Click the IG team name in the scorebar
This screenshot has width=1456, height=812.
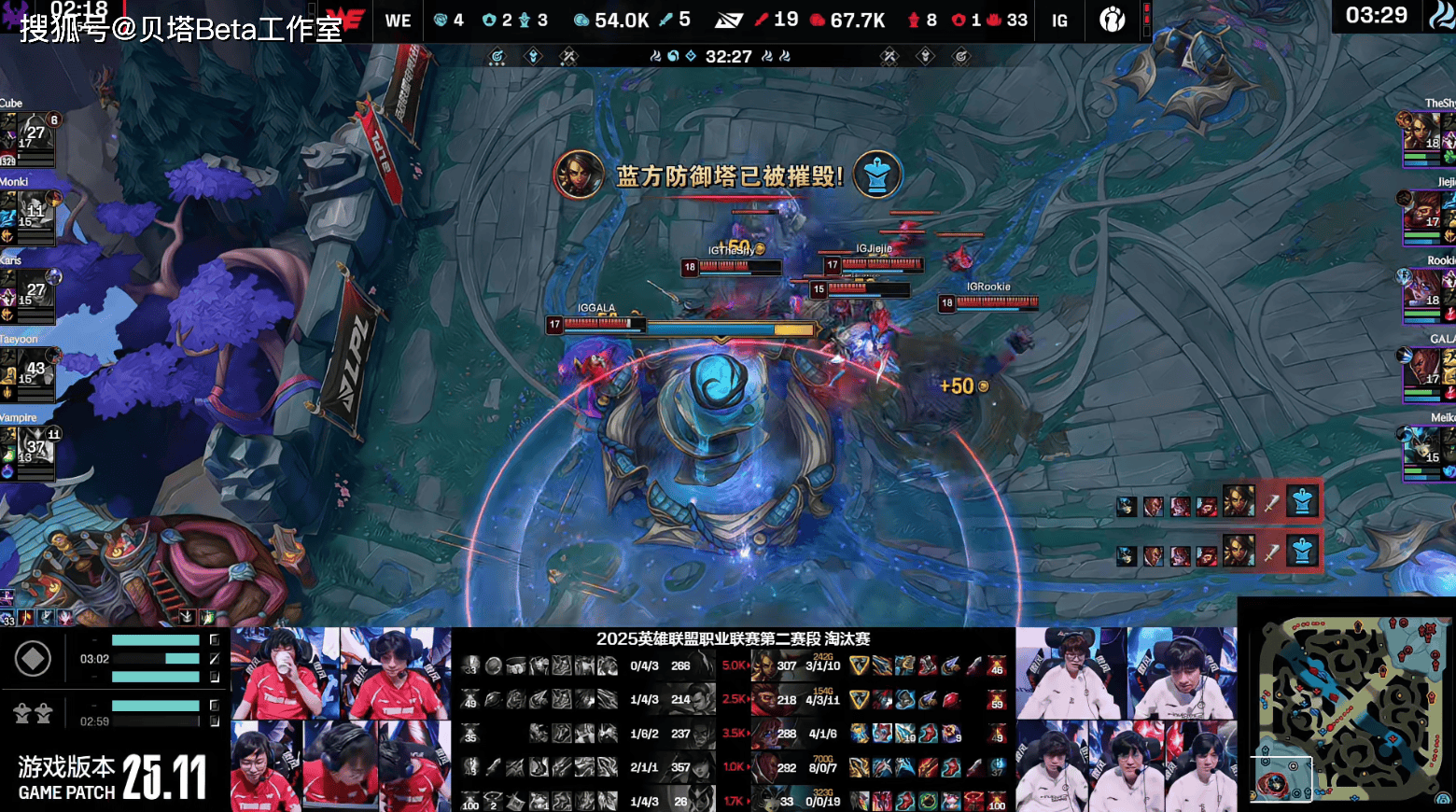1059,21
